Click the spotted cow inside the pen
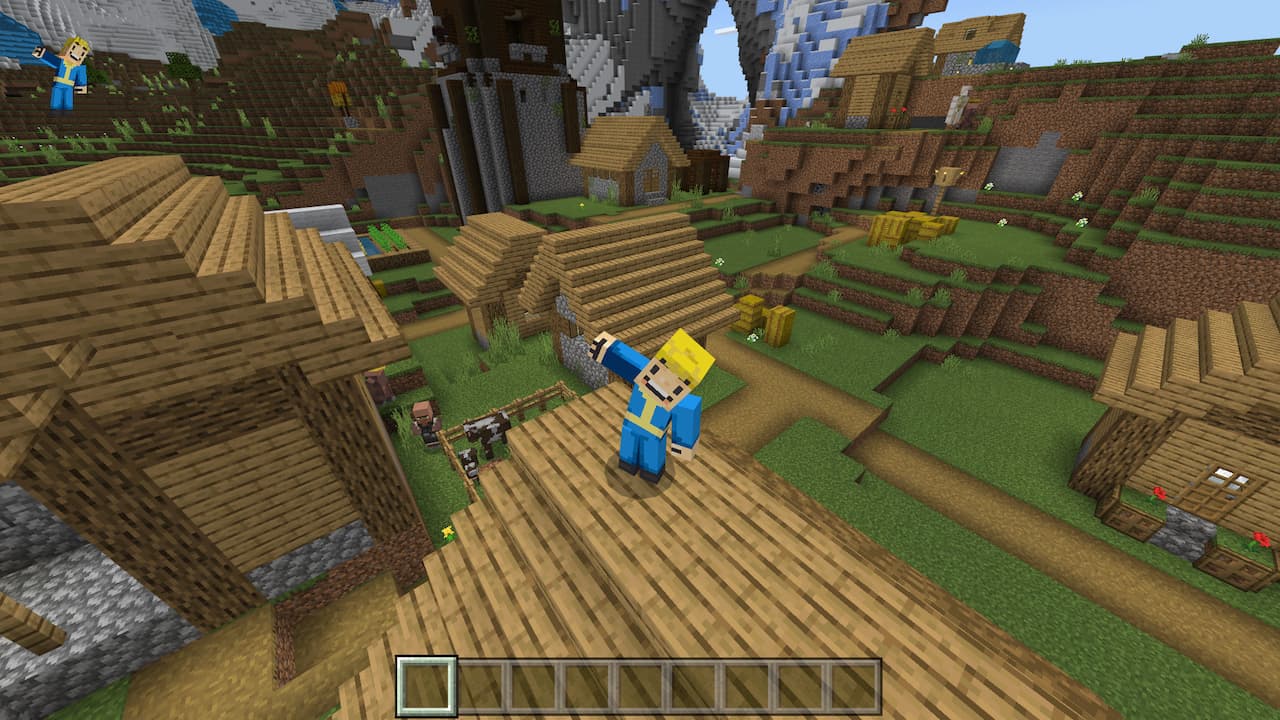The width and height of the screenshot is (1280, 720). point(486,432)
